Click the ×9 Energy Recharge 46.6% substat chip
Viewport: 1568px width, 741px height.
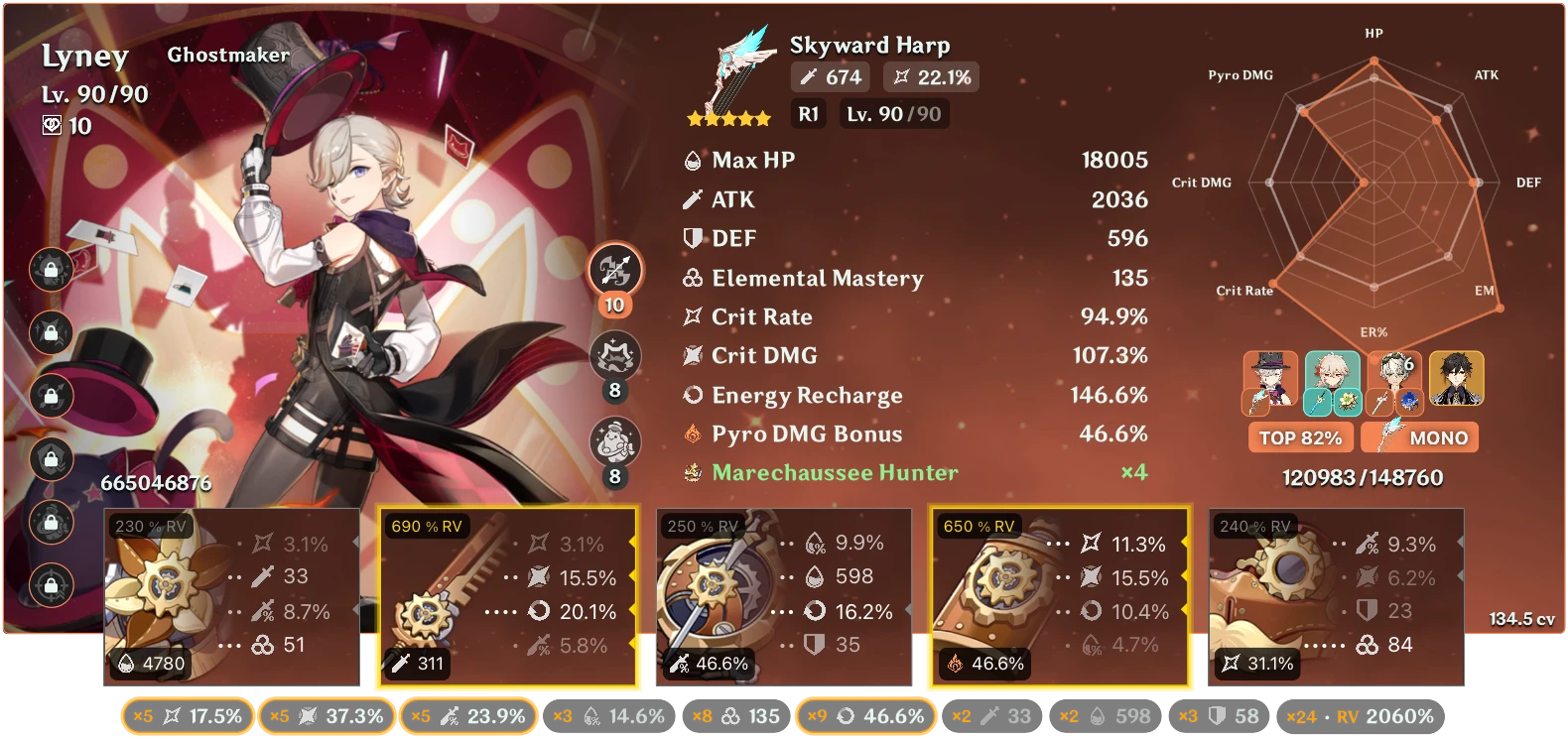coord(864,714)
